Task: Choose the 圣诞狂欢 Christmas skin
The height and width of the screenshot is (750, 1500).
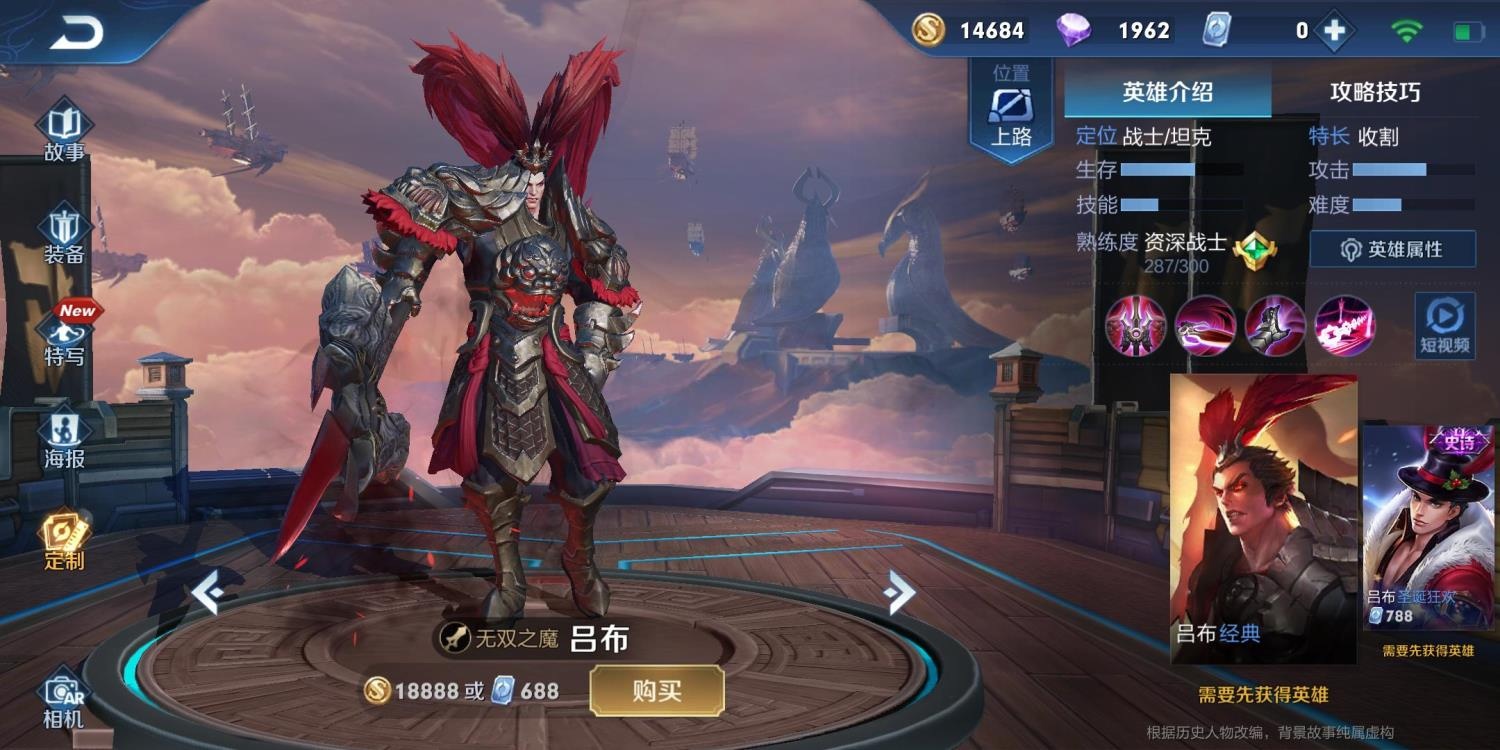Action: pyautogui.click(x=1428, y=528)
